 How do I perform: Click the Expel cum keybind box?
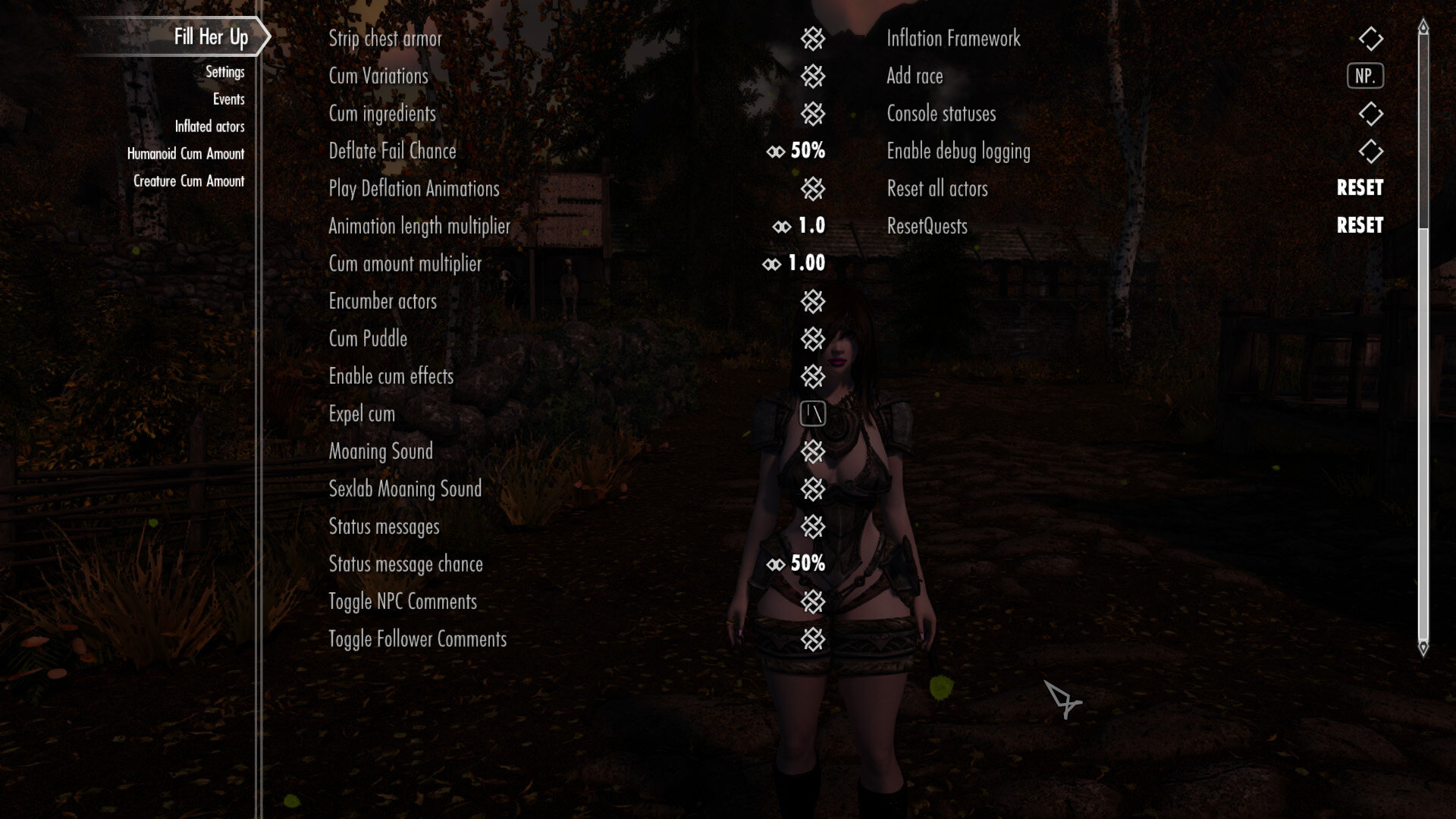(x=814, y=413)
